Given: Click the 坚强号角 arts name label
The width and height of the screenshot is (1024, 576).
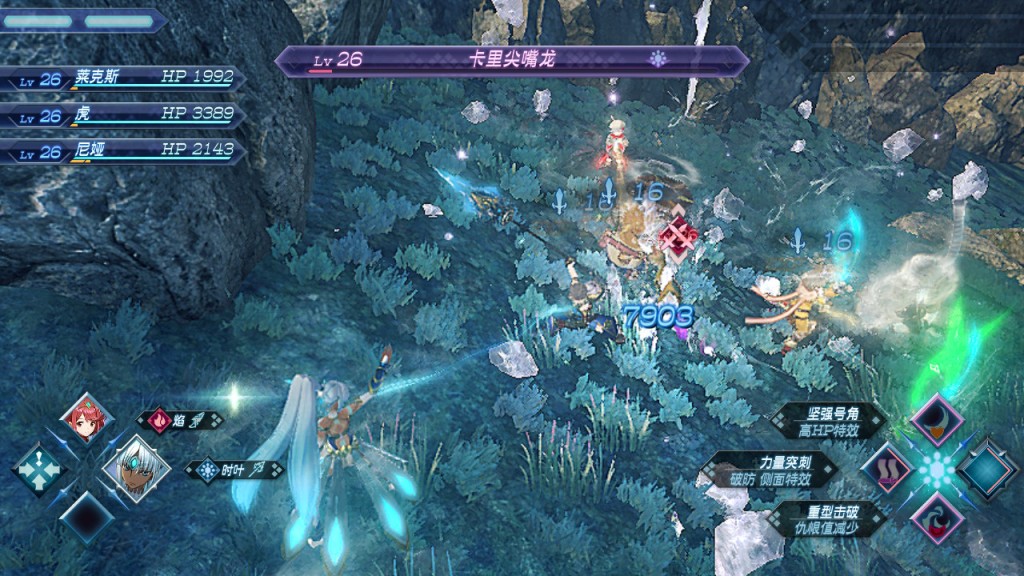Looking at the screenshot, I should point(832,421).
